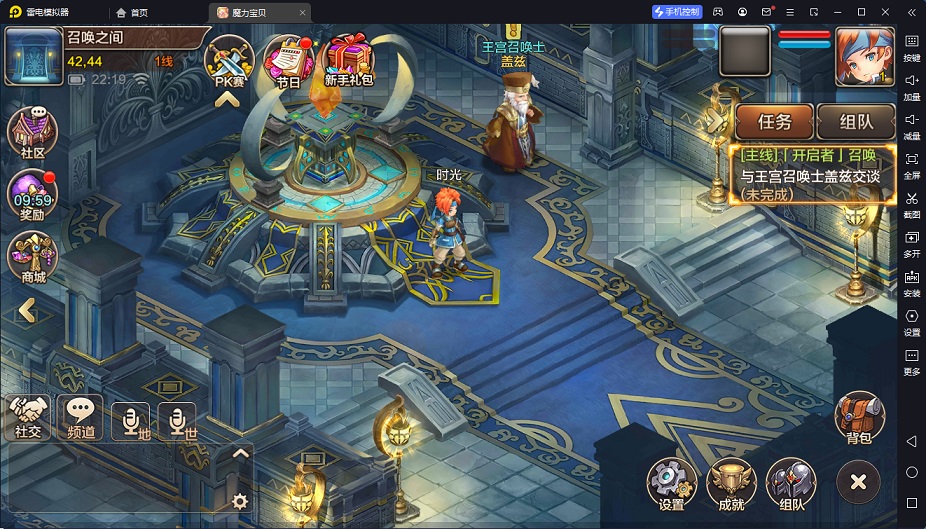
Task: Switch to the 任务 quest tab
Action: click(774, 122)
